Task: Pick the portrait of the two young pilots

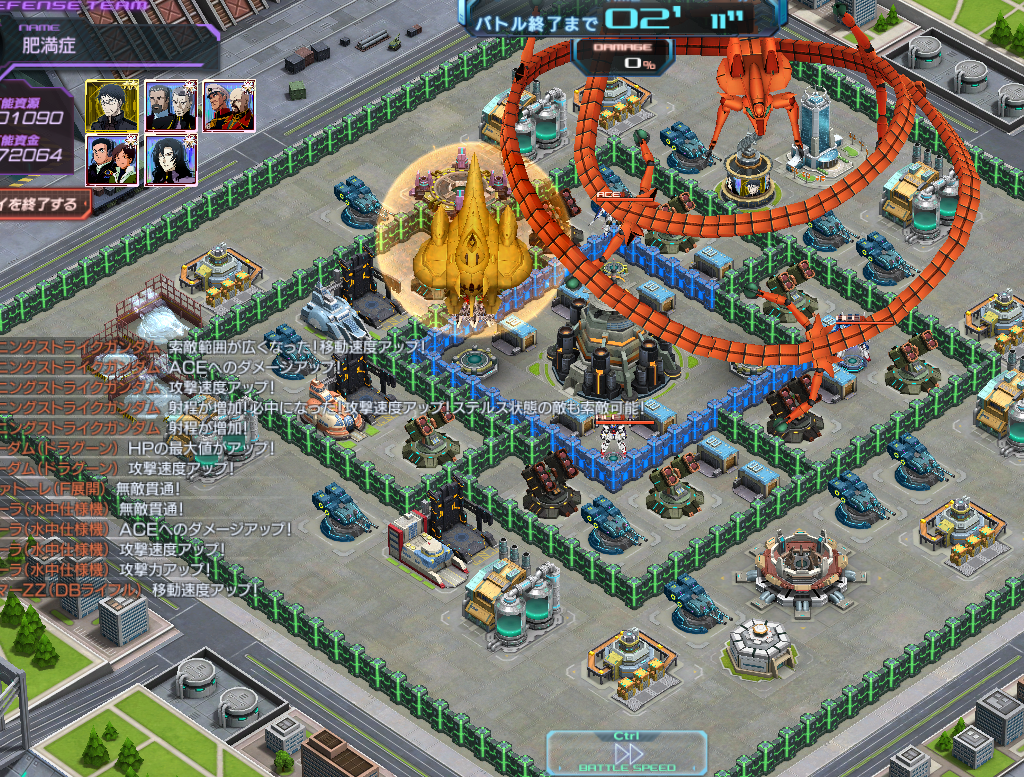Action: click(x=112, y=160)
